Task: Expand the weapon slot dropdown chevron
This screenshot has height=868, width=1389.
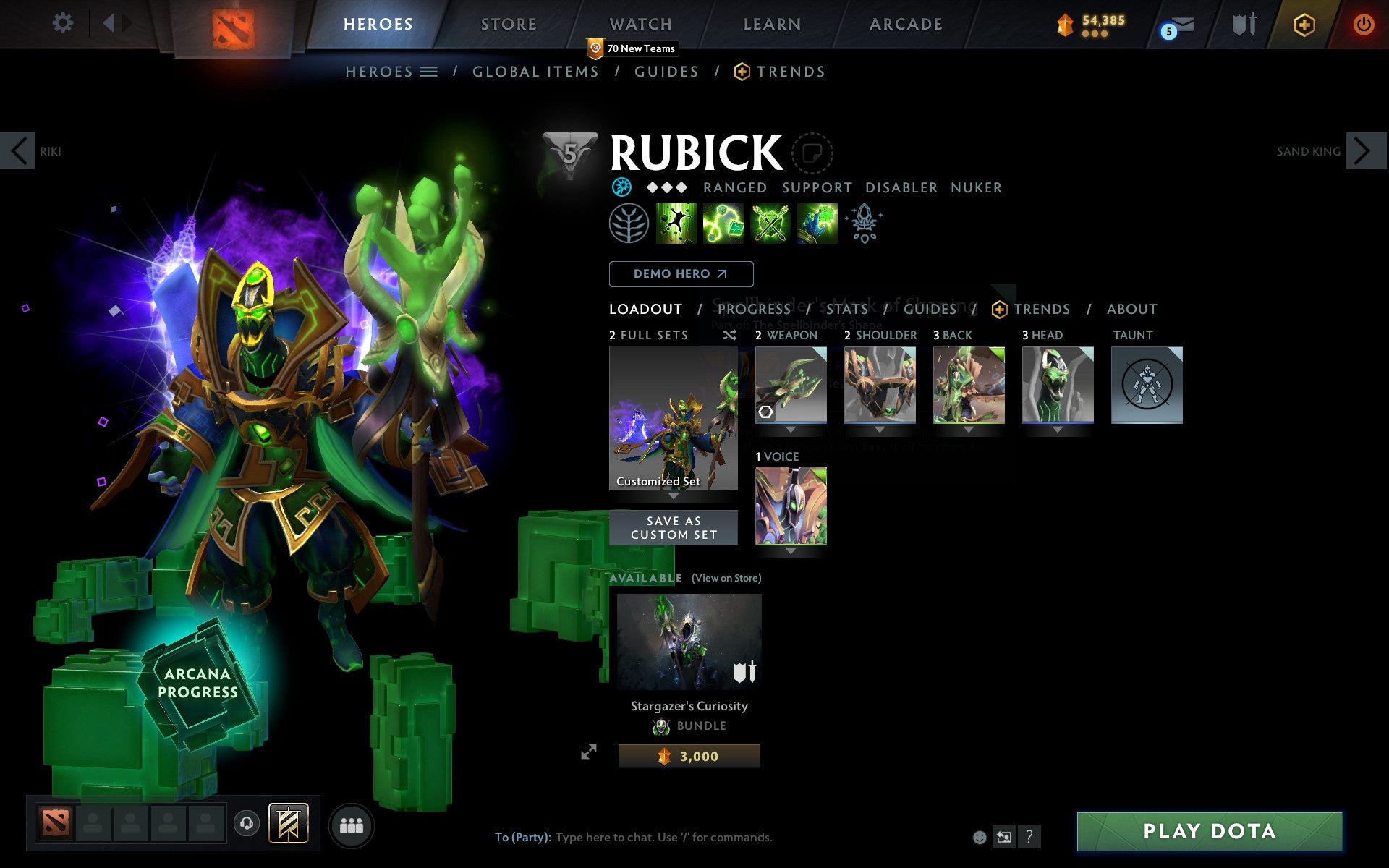Action: point(791,429)
